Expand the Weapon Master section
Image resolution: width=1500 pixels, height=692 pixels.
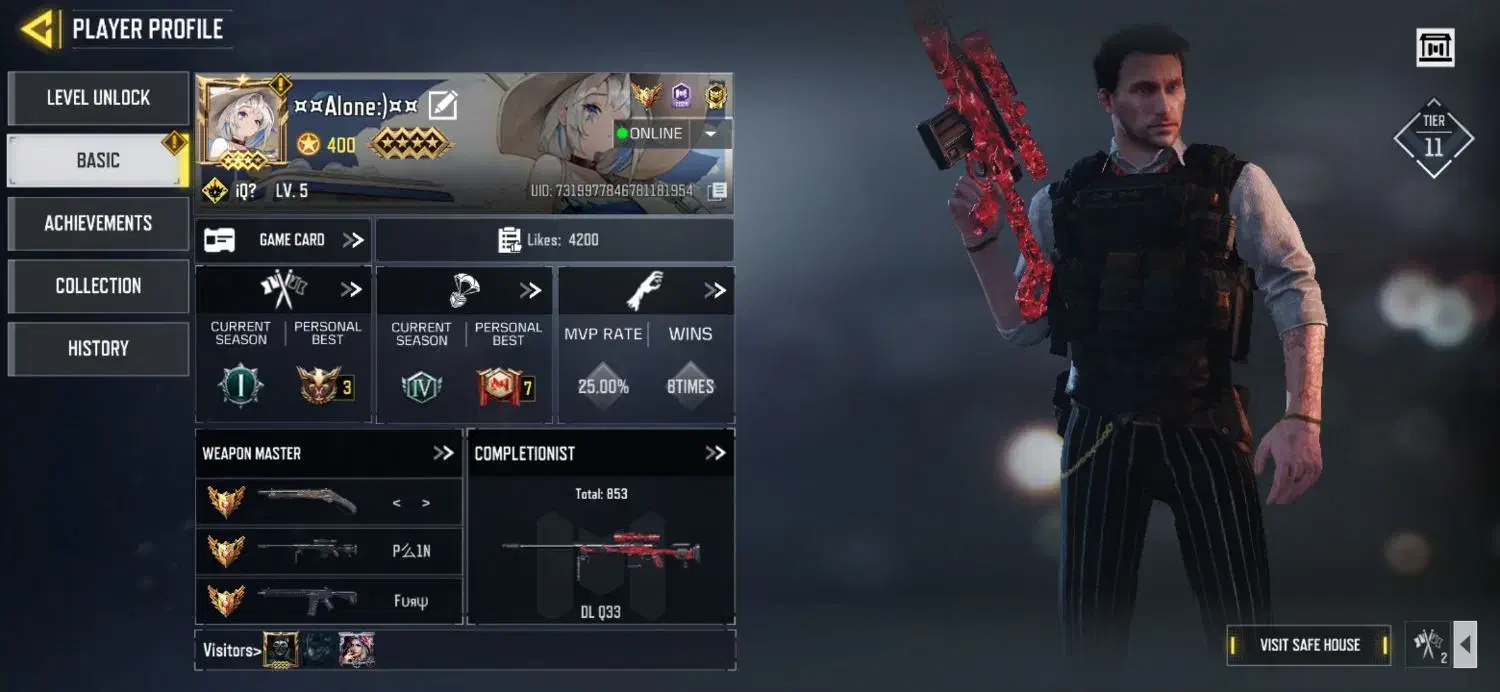[x=443, y=453]
